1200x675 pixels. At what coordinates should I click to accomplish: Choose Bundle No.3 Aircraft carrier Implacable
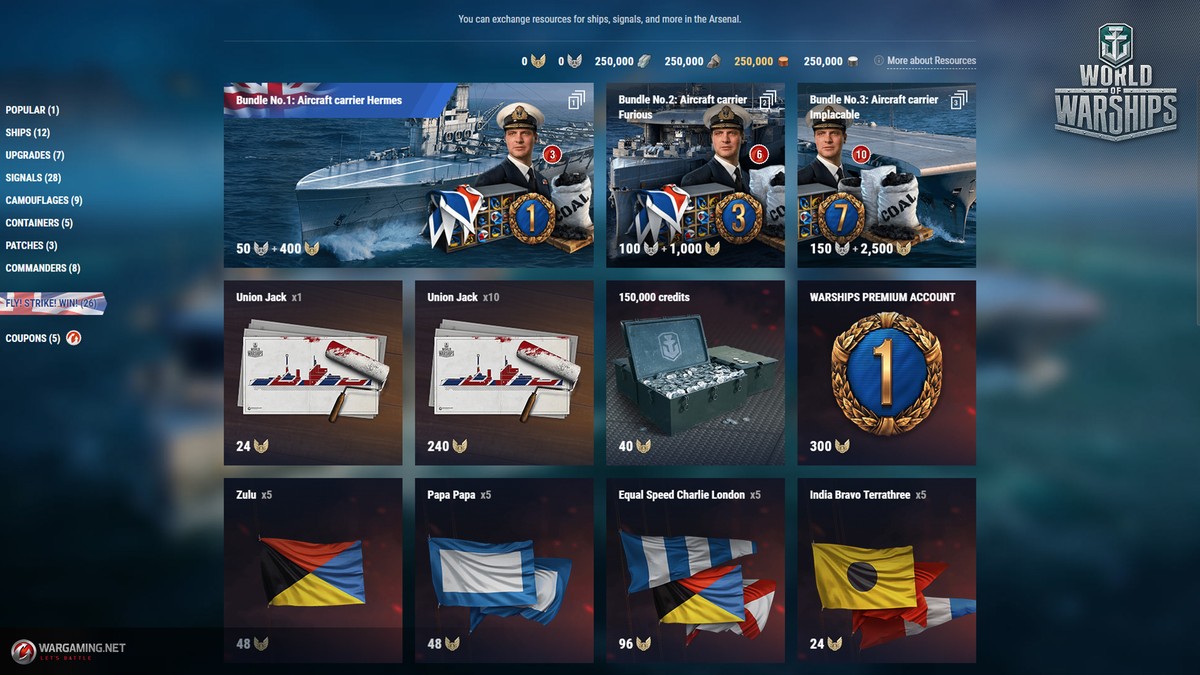coord(886,175)
